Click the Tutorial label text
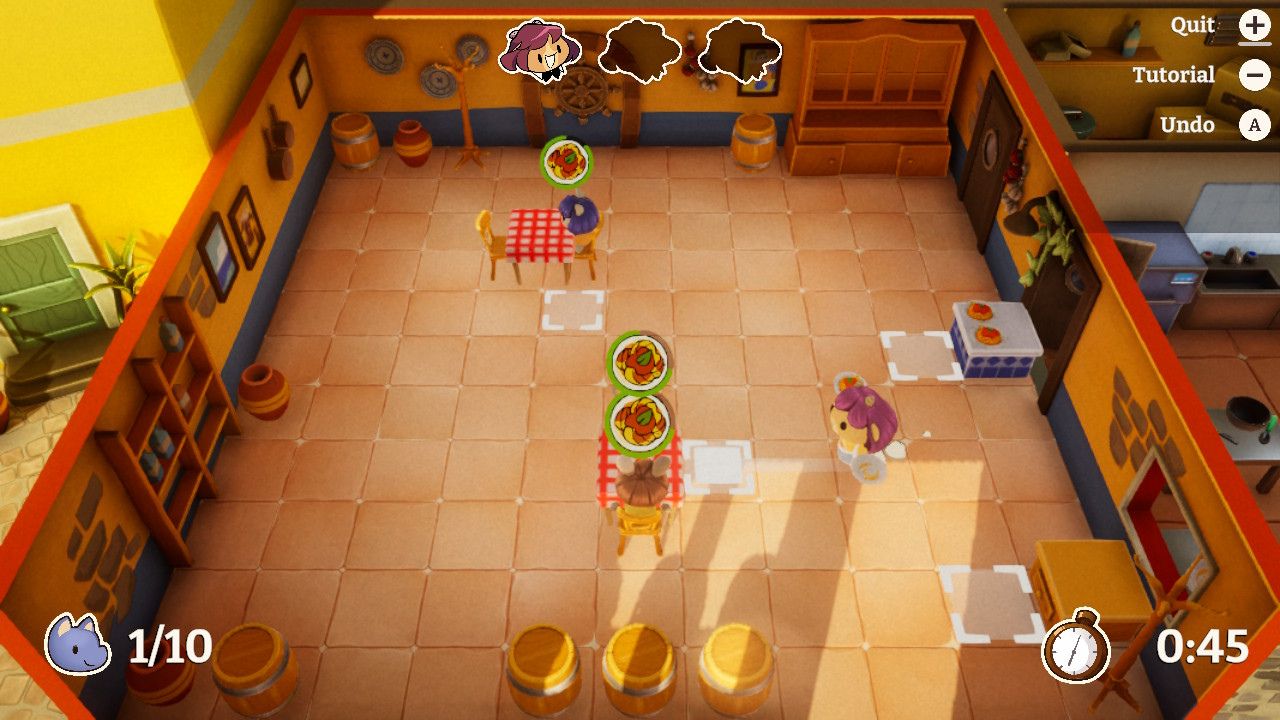 point(1175,74)
